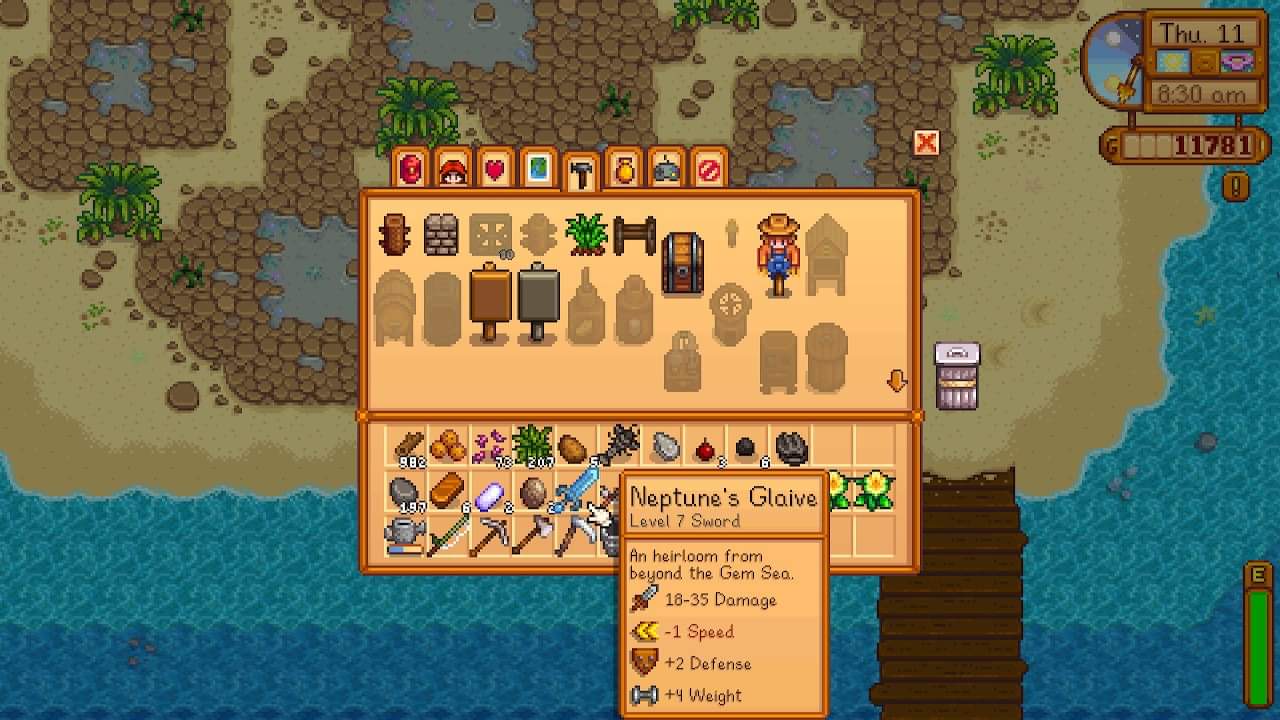Switch to the Inventory backpack tab
Screen dimensions: 1280x720
pos(410,168)
